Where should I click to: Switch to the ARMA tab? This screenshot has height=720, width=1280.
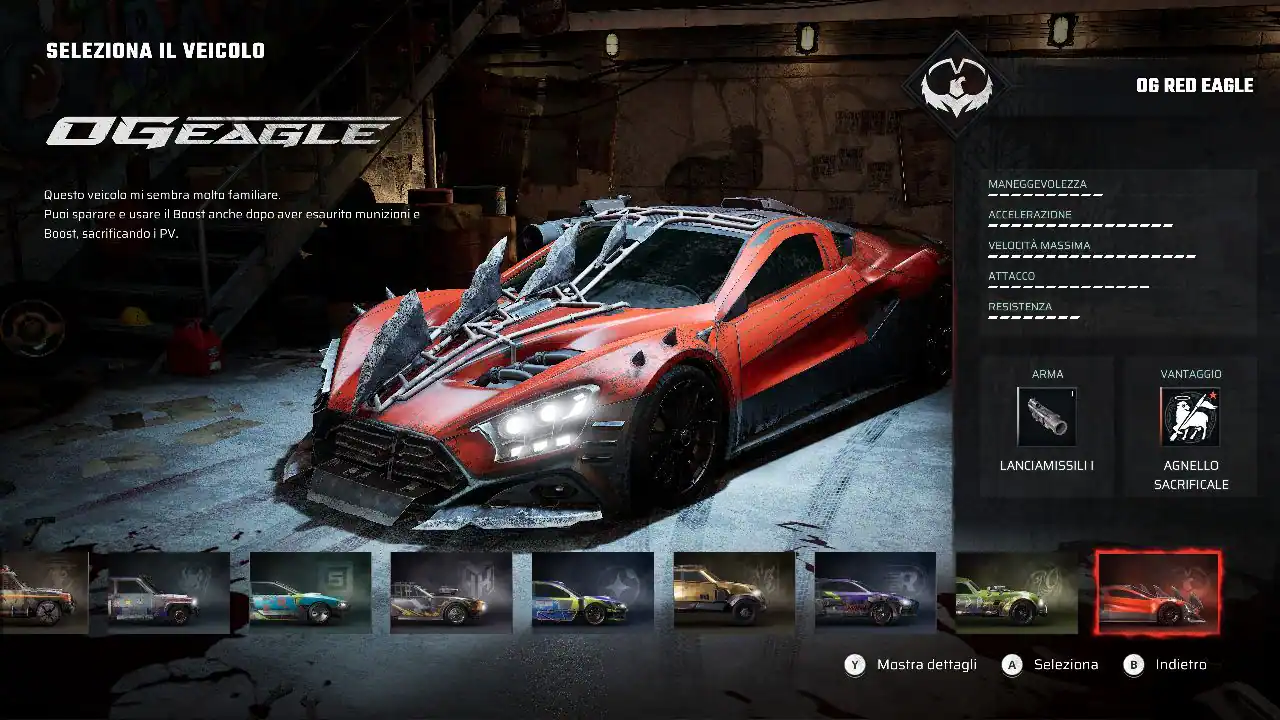(1047, 372)
